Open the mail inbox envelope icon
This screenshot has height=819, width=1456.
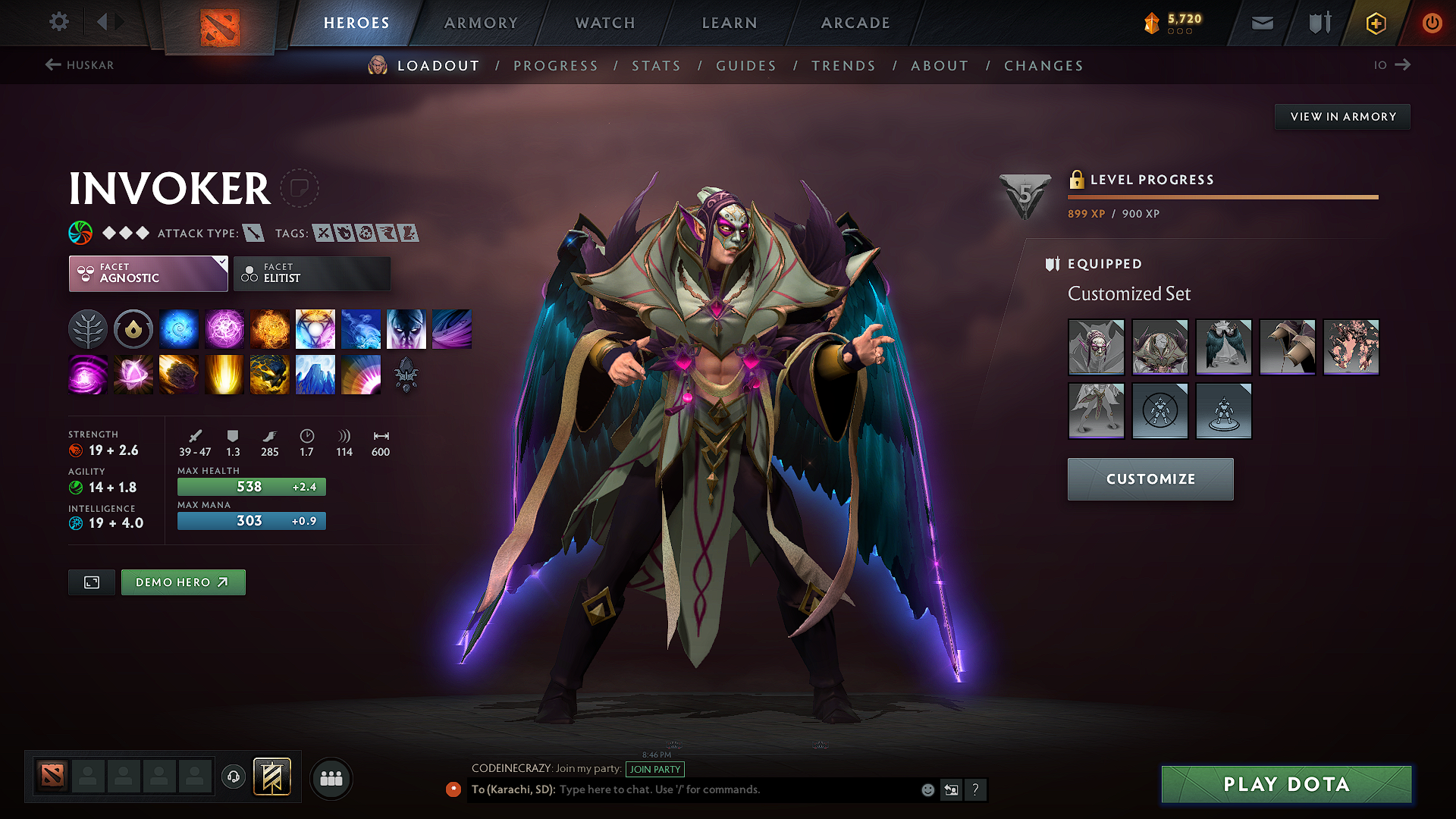[x=1261, y=23]
